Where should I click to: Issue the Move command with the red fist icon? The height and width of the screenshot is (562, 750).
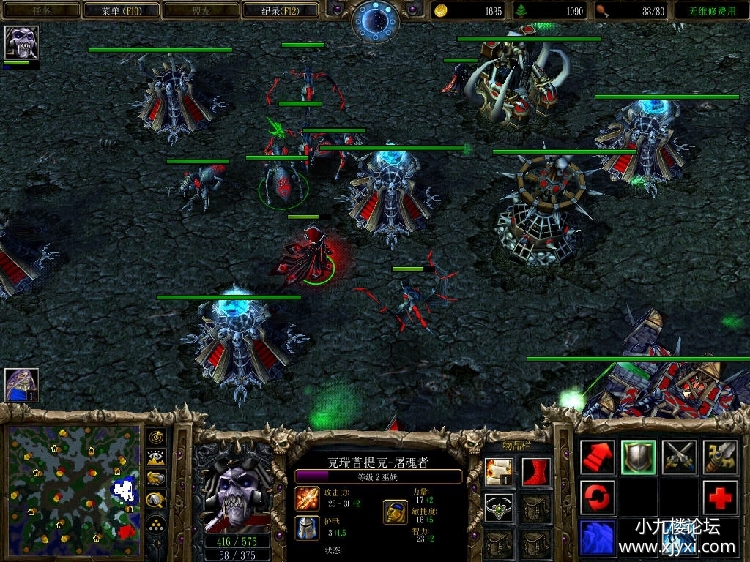coord(597,457)
